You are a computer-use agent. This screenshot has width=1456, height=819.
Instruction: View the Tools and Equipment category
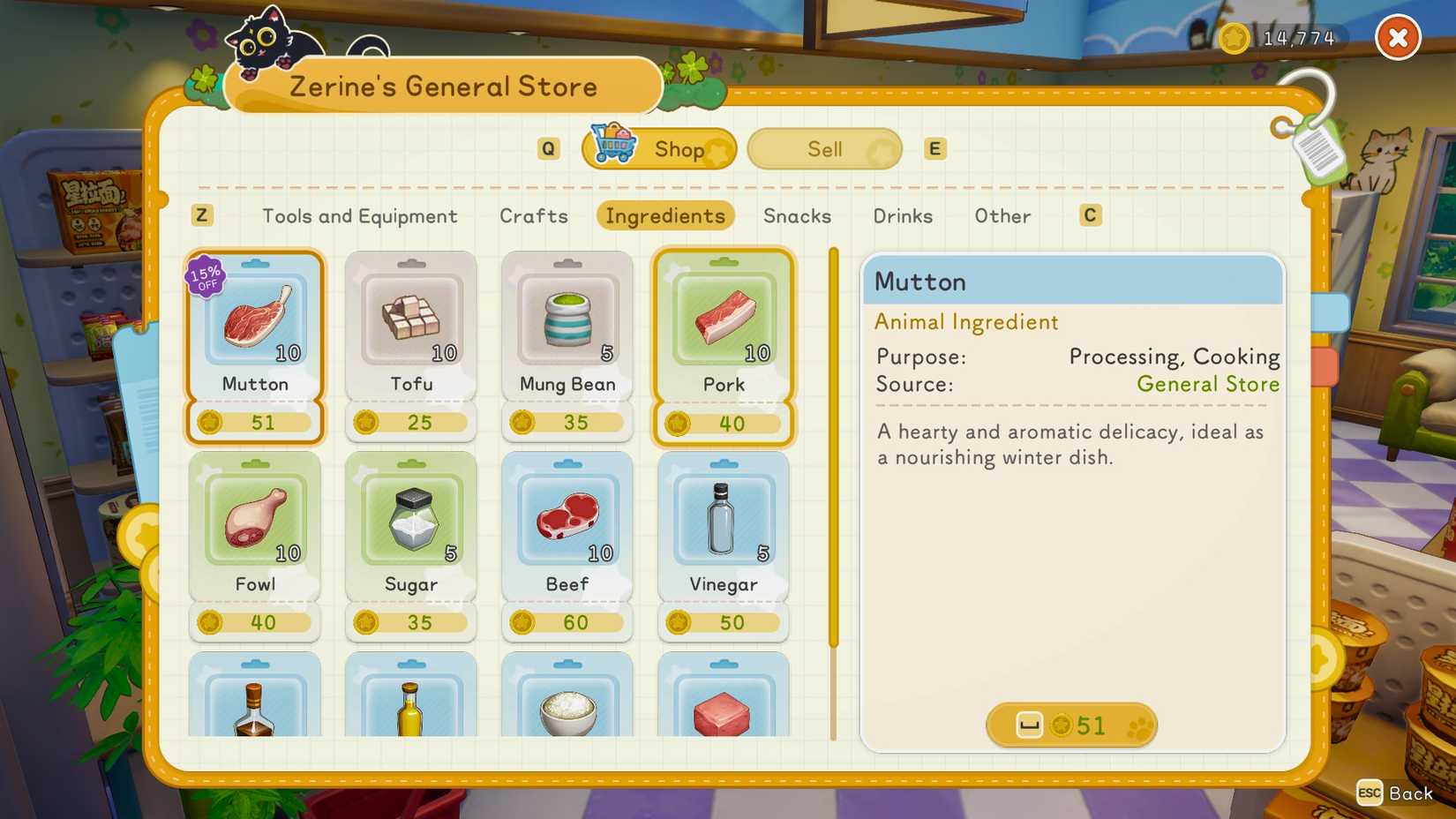(358, 216)
